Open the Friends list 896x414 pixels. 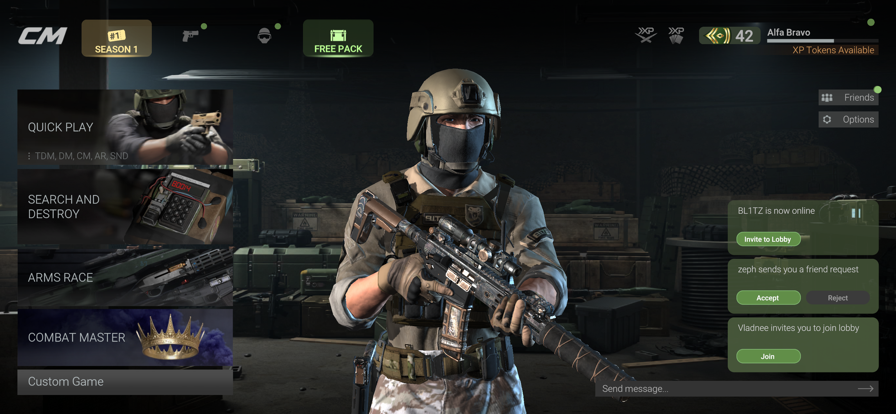click(848, 97)
